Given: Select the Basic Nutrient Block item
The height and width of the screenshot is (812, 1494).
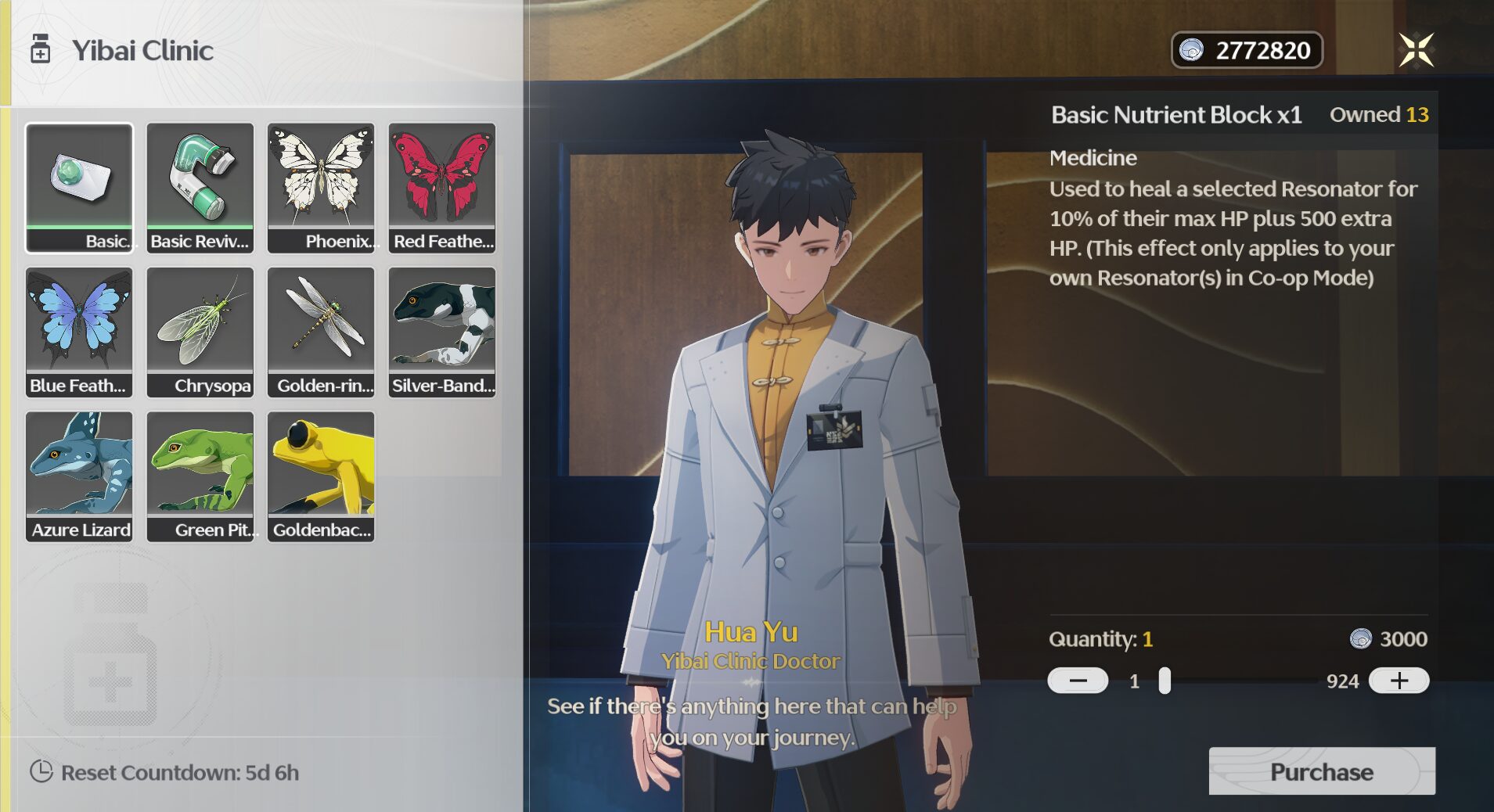Looking at the screenshot, I should tap(79, 187).
